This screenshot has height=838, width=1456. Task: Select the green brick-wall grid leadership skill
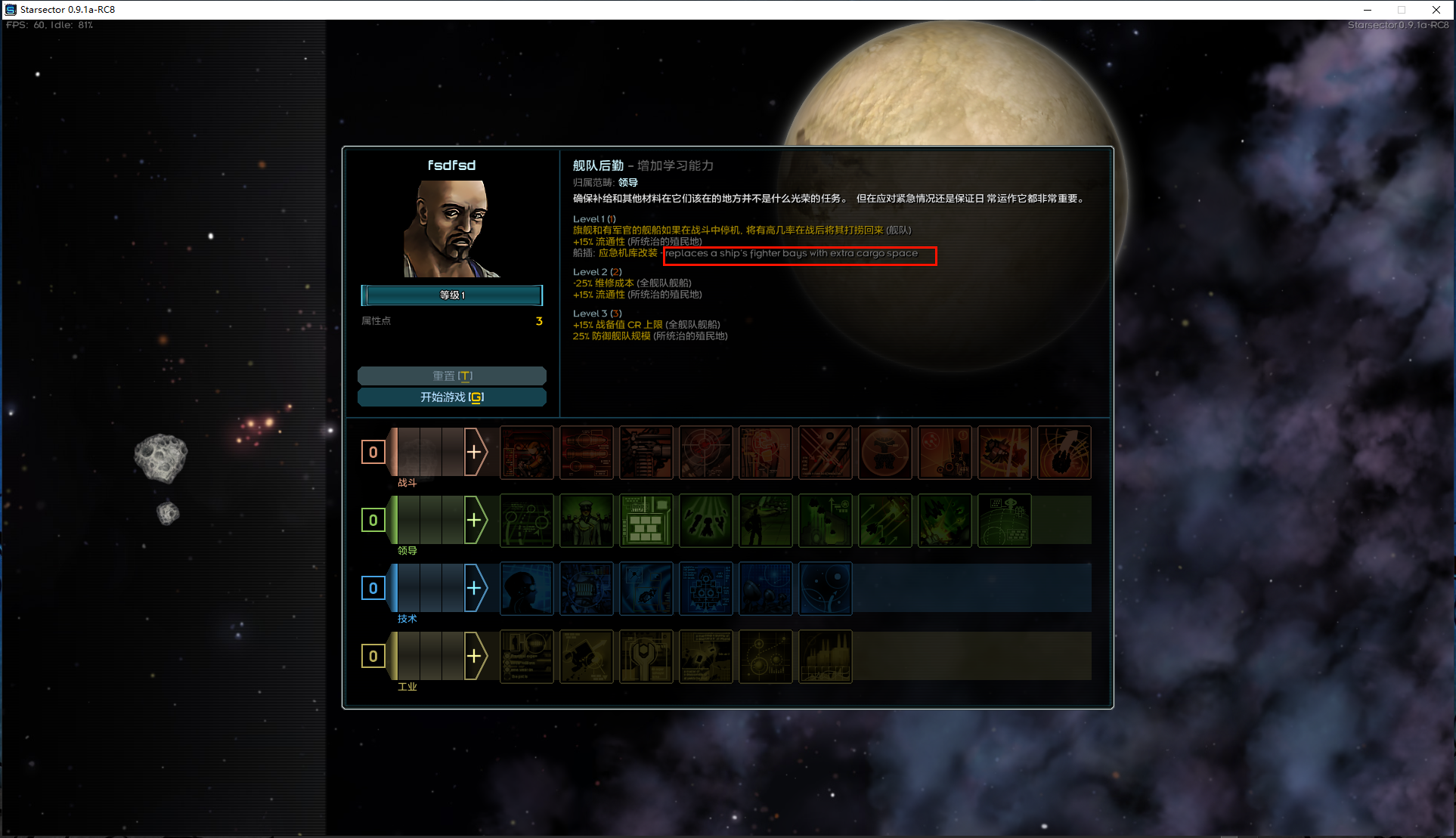point(646,521)
